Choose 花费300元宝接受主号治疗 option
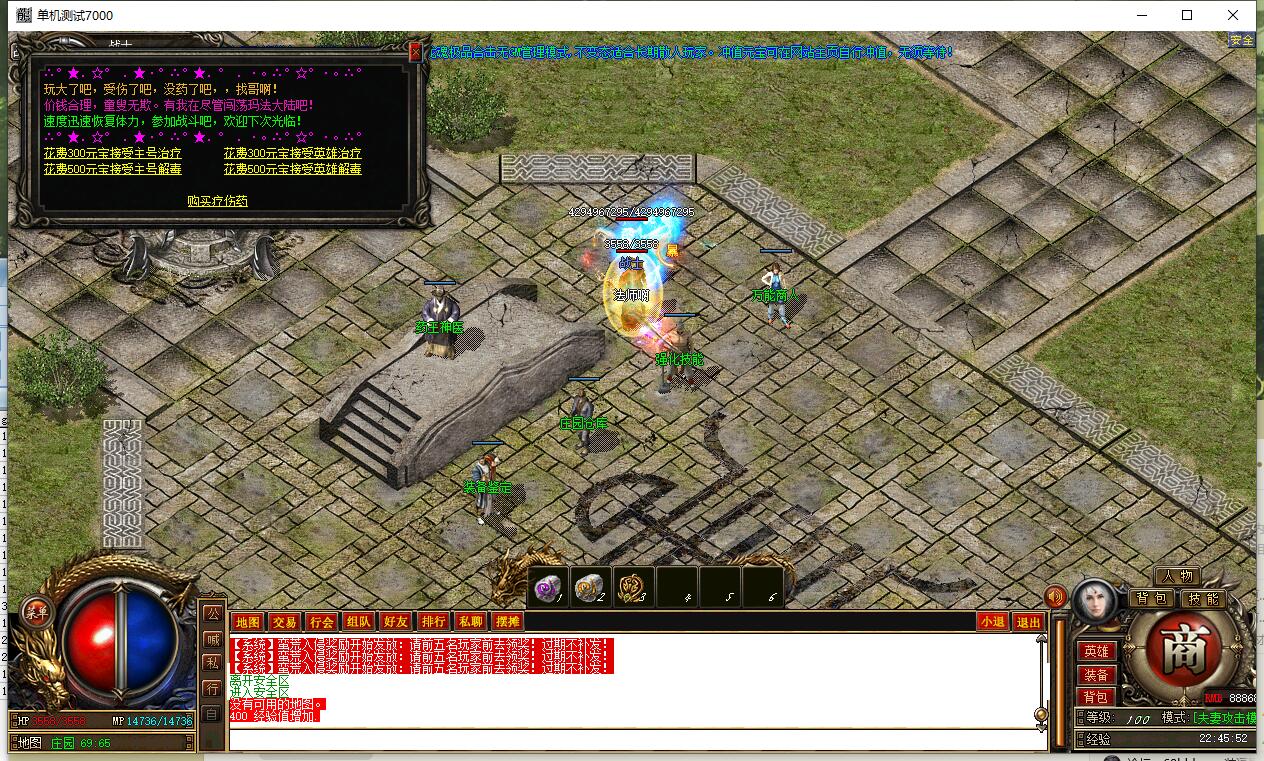Image resolution: width=1264 pixels, height=761 pixels. pyautogui.click(x=112, y=154)
